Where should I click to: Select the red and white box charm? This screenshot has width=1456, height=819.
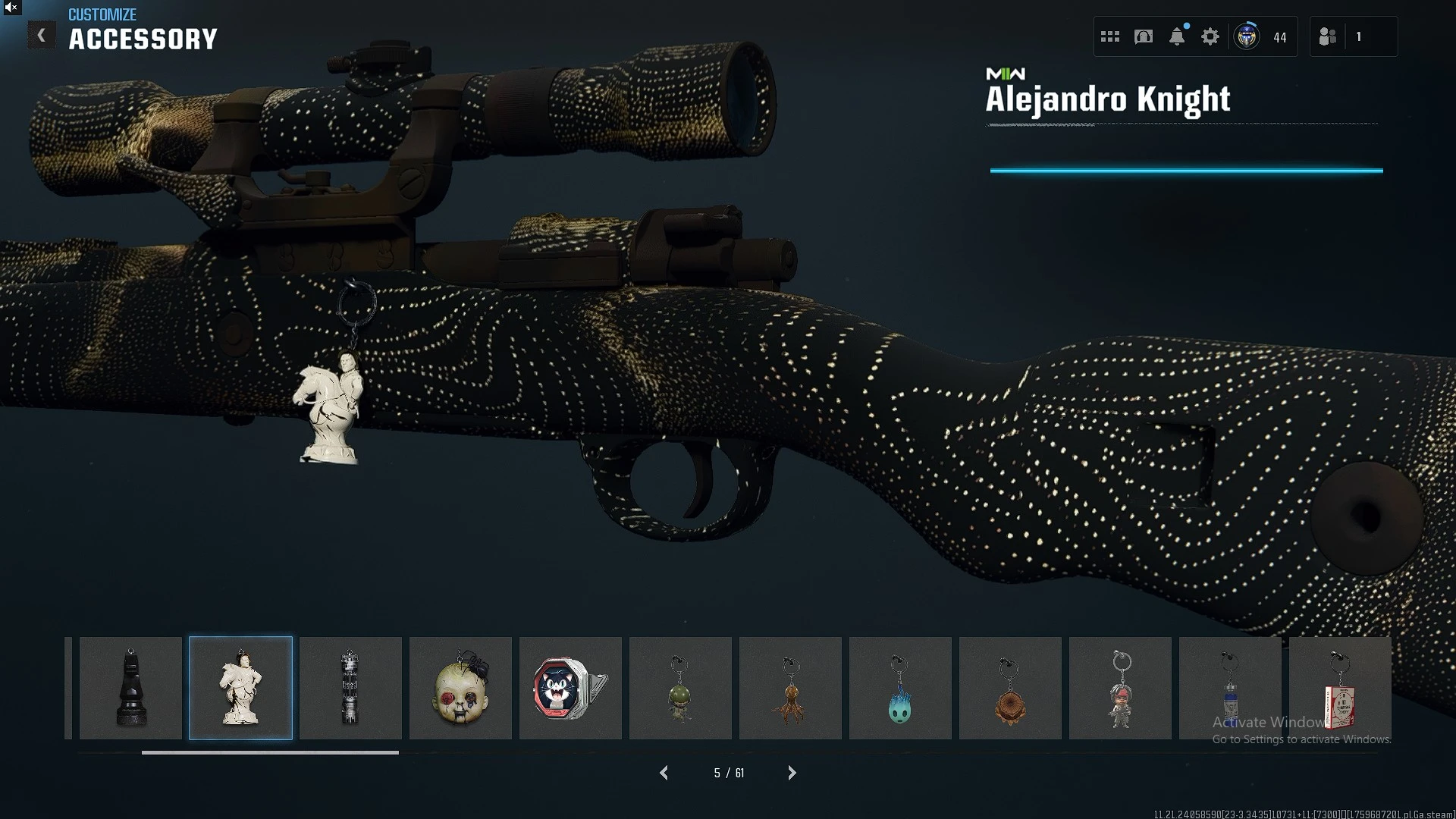[x=1340, y=688]
